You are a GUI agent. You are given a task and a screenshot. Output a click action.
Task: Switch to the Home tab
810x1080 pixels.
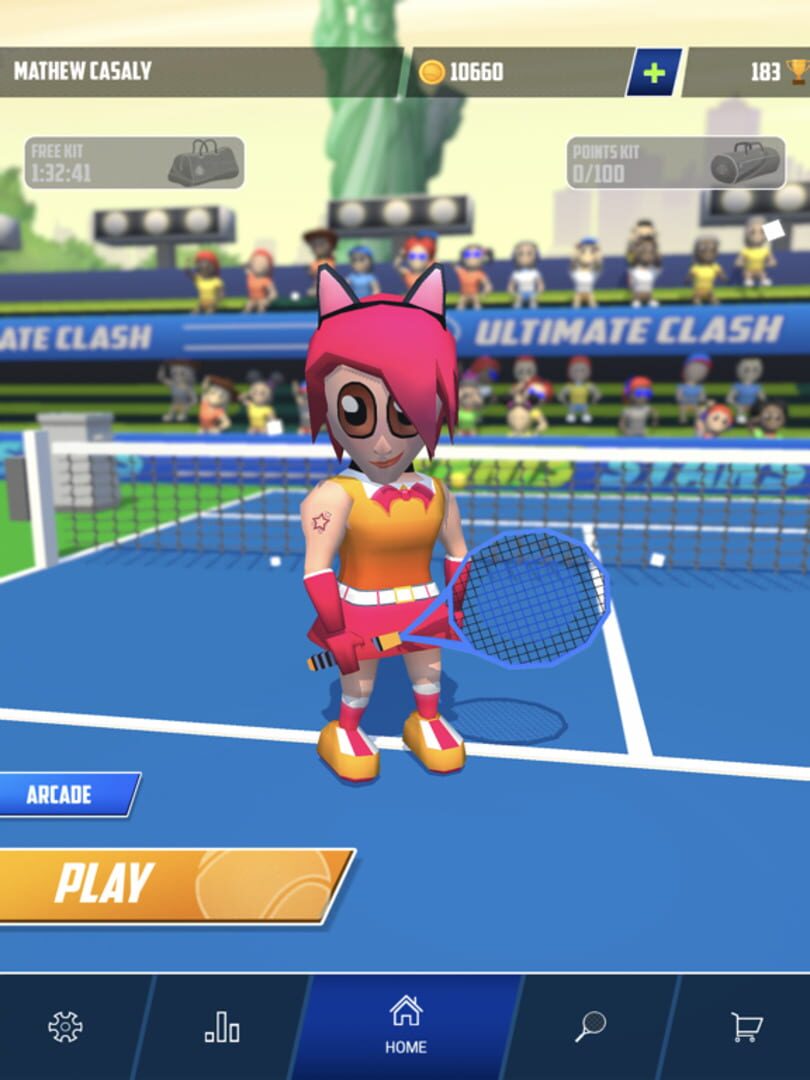click(x=405, y=1025)
